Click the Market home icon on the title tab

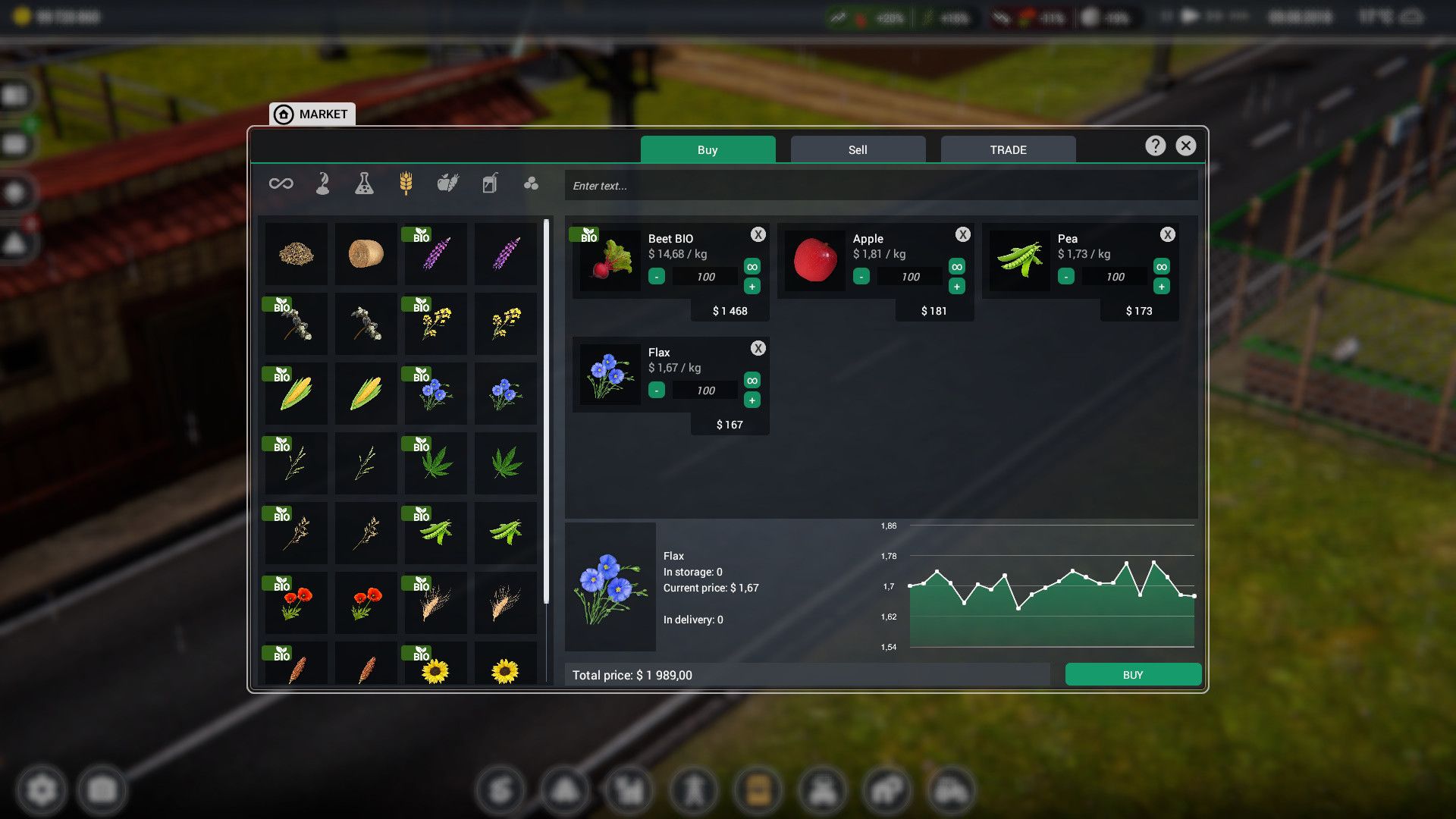click(x=284, y=114)
